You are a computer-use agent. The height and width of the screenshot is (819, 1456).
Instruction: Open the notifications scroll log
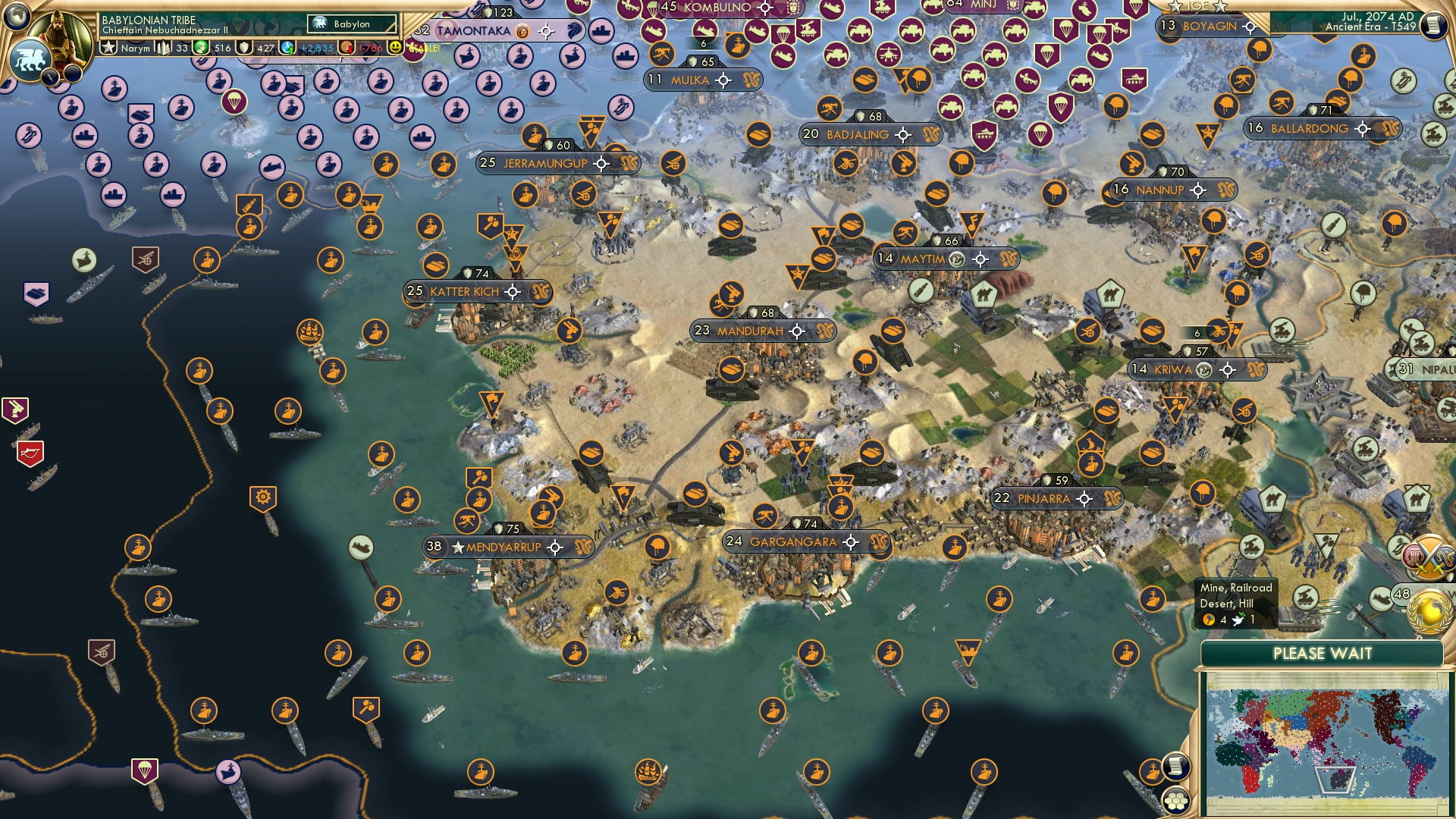[x=1175, y=767]
